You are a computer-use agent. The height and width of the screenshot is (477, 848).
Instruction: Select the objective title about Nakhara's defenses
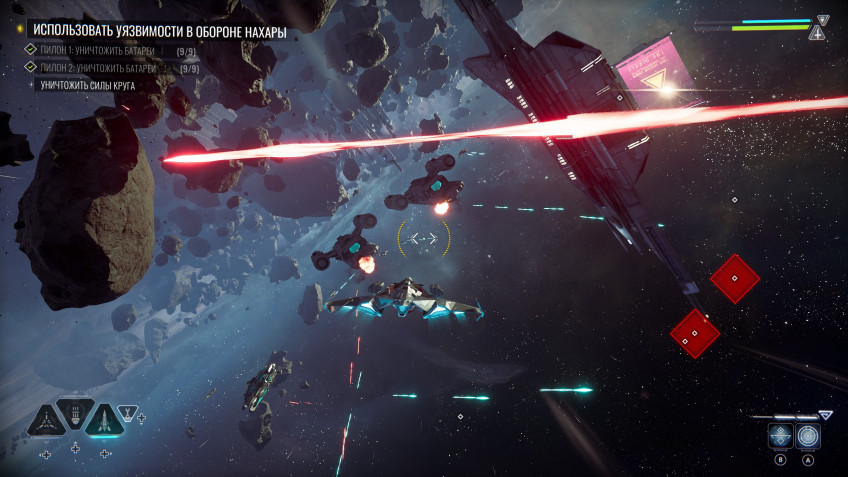click(160, 32)
